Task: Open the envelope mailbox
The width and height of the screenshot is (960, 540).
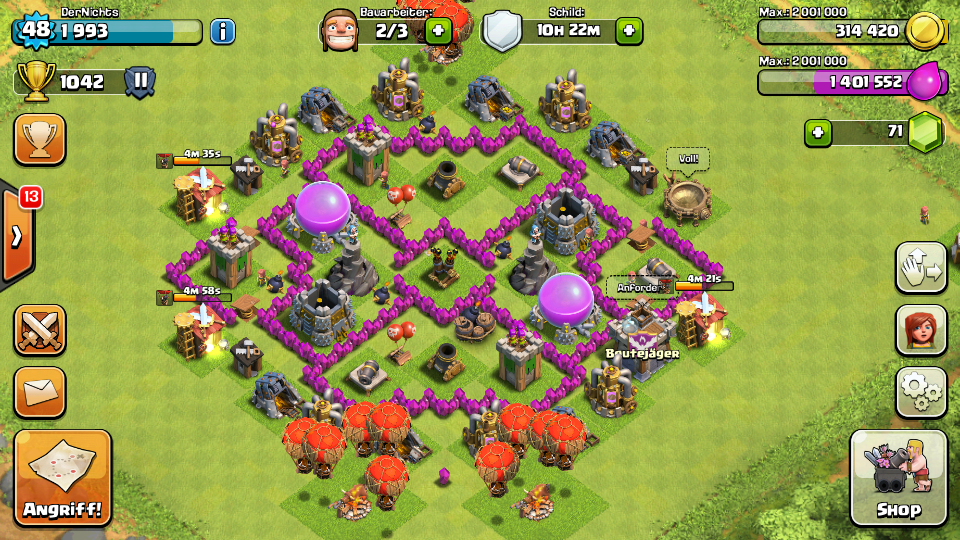Action: pyautogui.click(x=40, y=391)
